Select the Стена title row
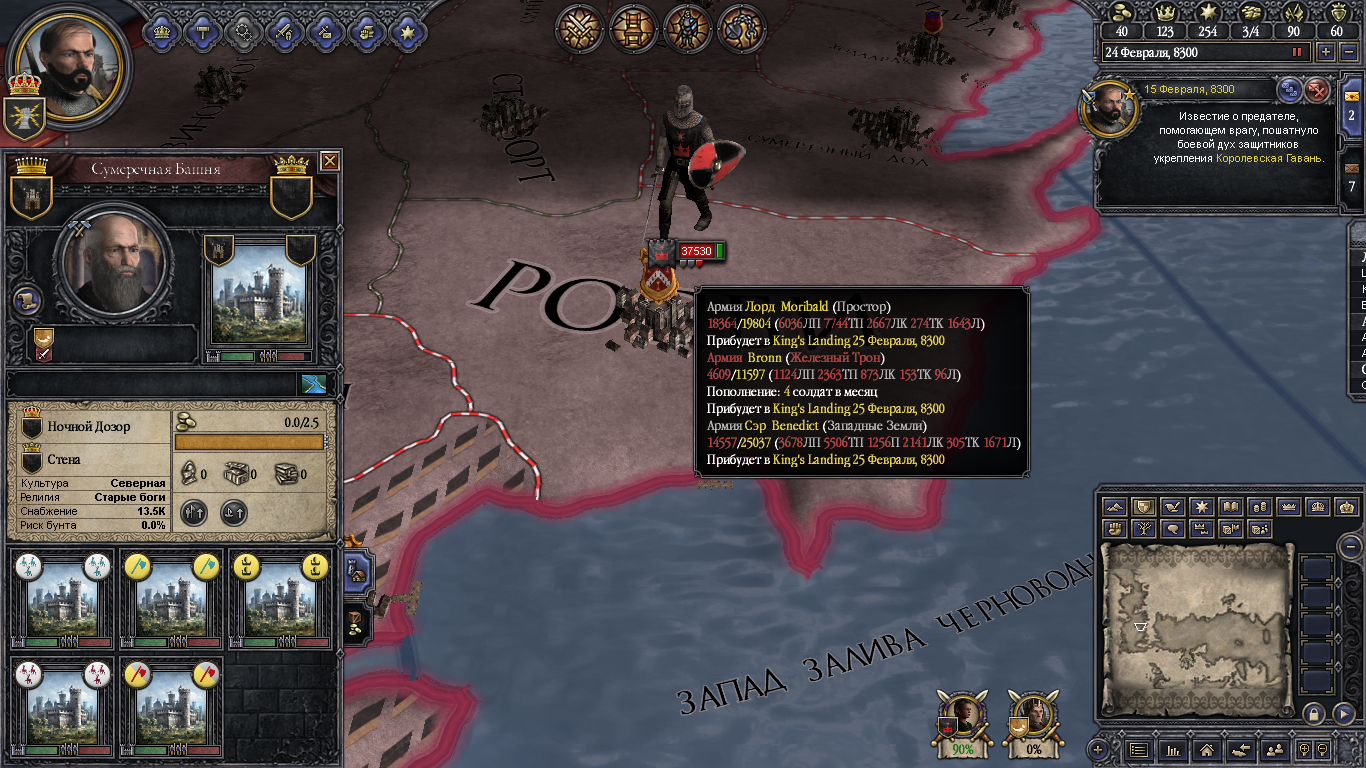1366x768 pixels. (92, 460)
